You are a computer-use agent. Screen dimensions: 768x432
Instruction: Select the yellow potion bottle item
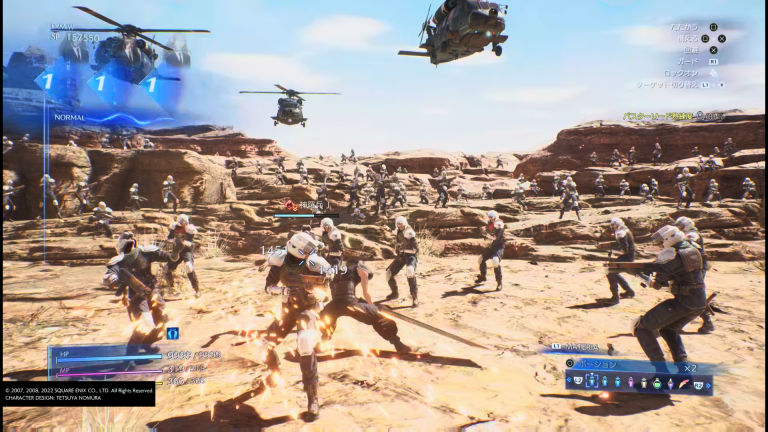644,383
